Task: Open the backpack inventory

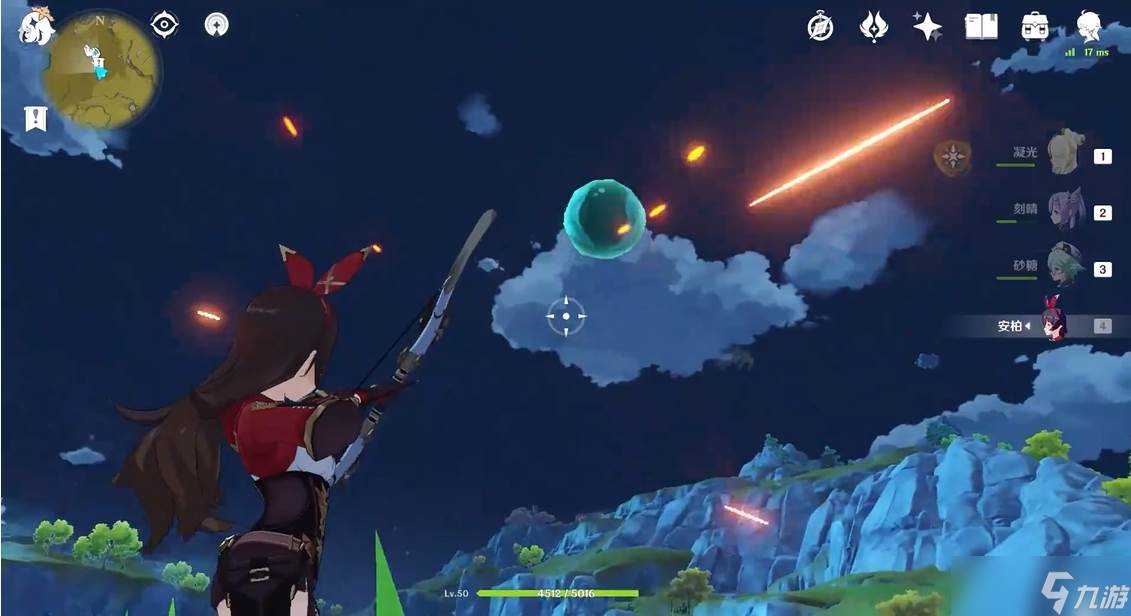Action: (1035, 27)
